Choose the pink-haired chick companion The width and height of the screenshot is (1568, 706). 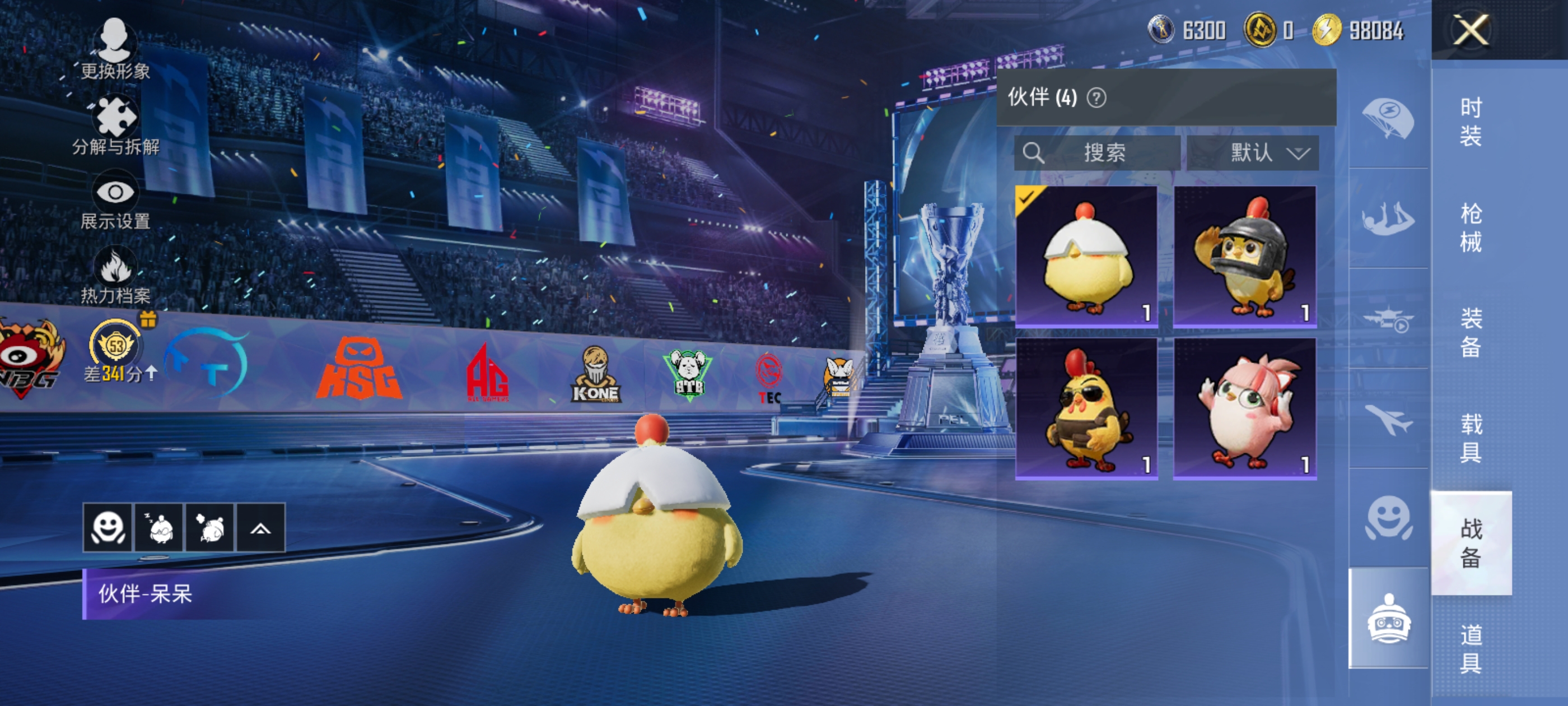point(1245,408)
